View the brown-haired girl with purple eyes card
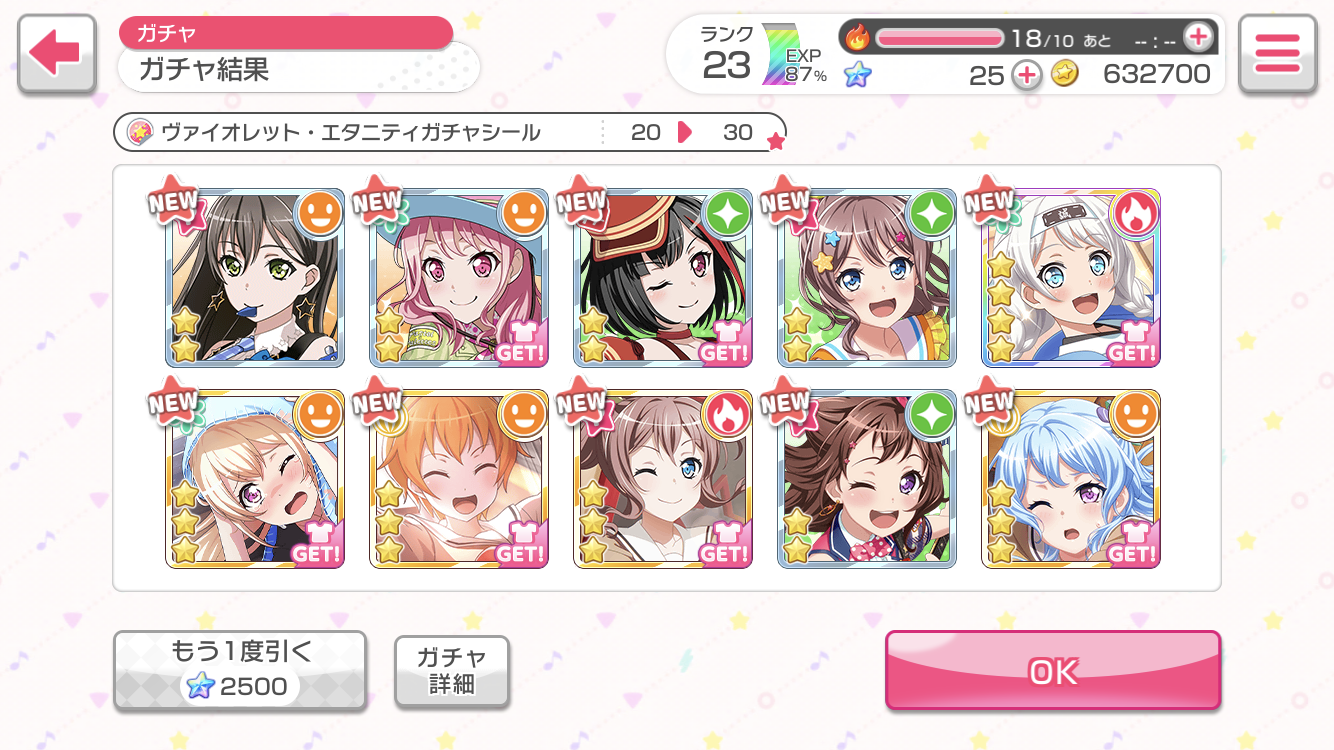This screenshot has width=1334, height=750. tap(867, 479)
